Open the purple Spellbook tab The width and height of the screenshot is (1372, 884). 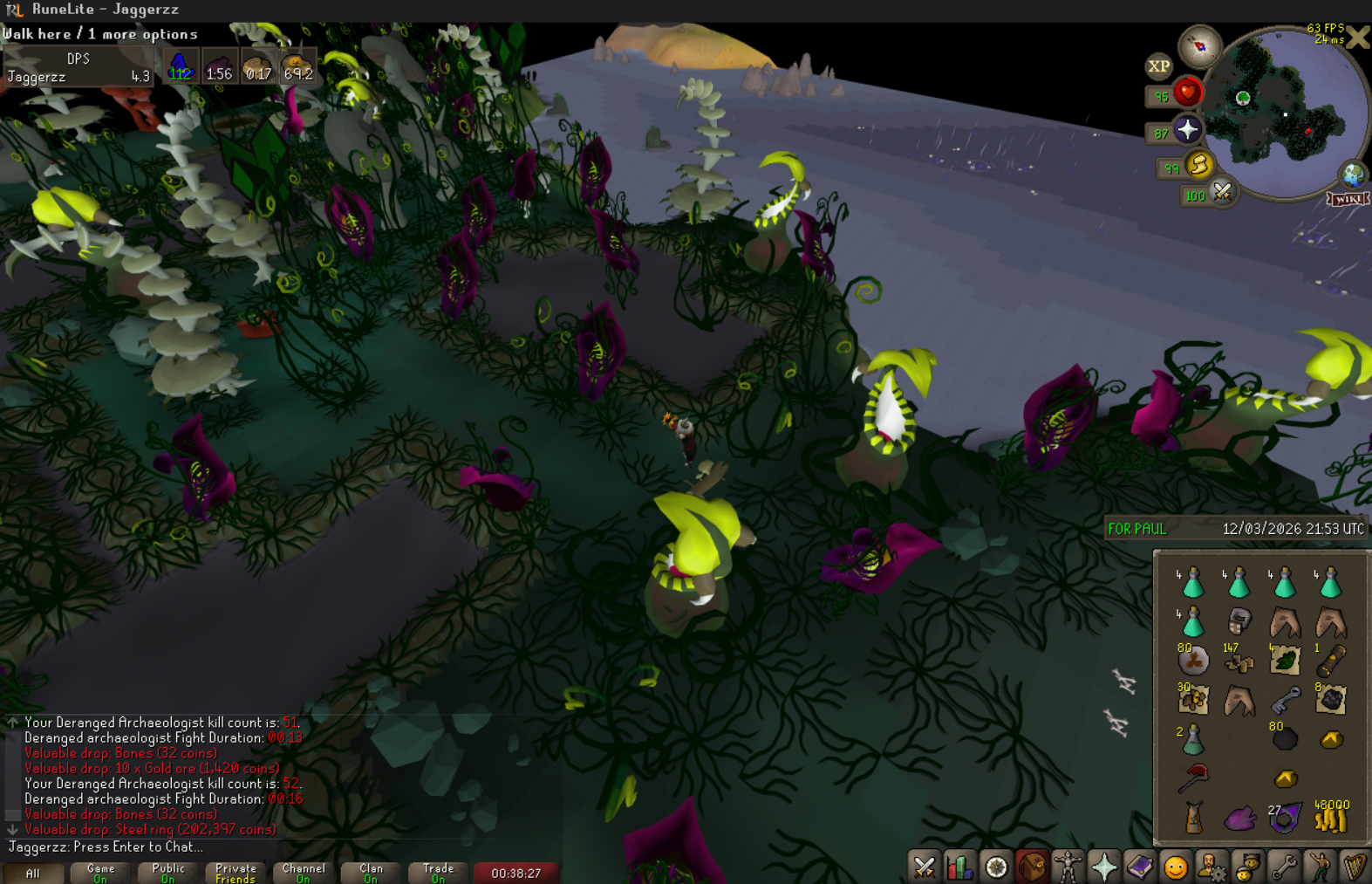tap(1139, 867)
